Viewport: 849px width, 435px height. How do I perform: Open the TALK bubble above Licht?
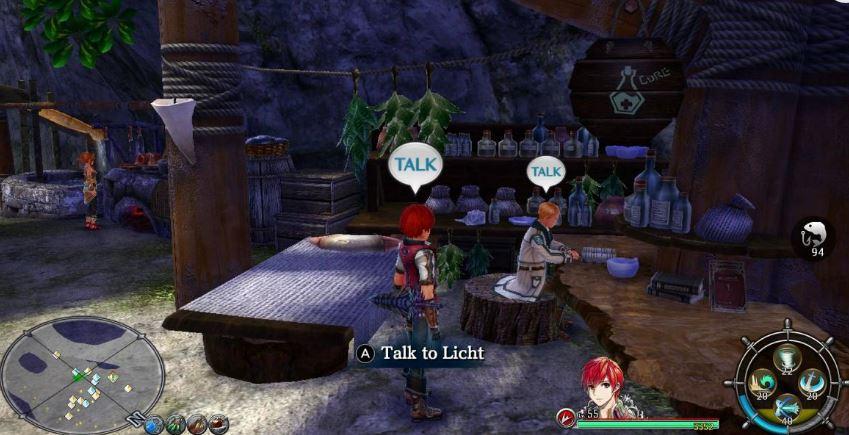pos(545,172)
